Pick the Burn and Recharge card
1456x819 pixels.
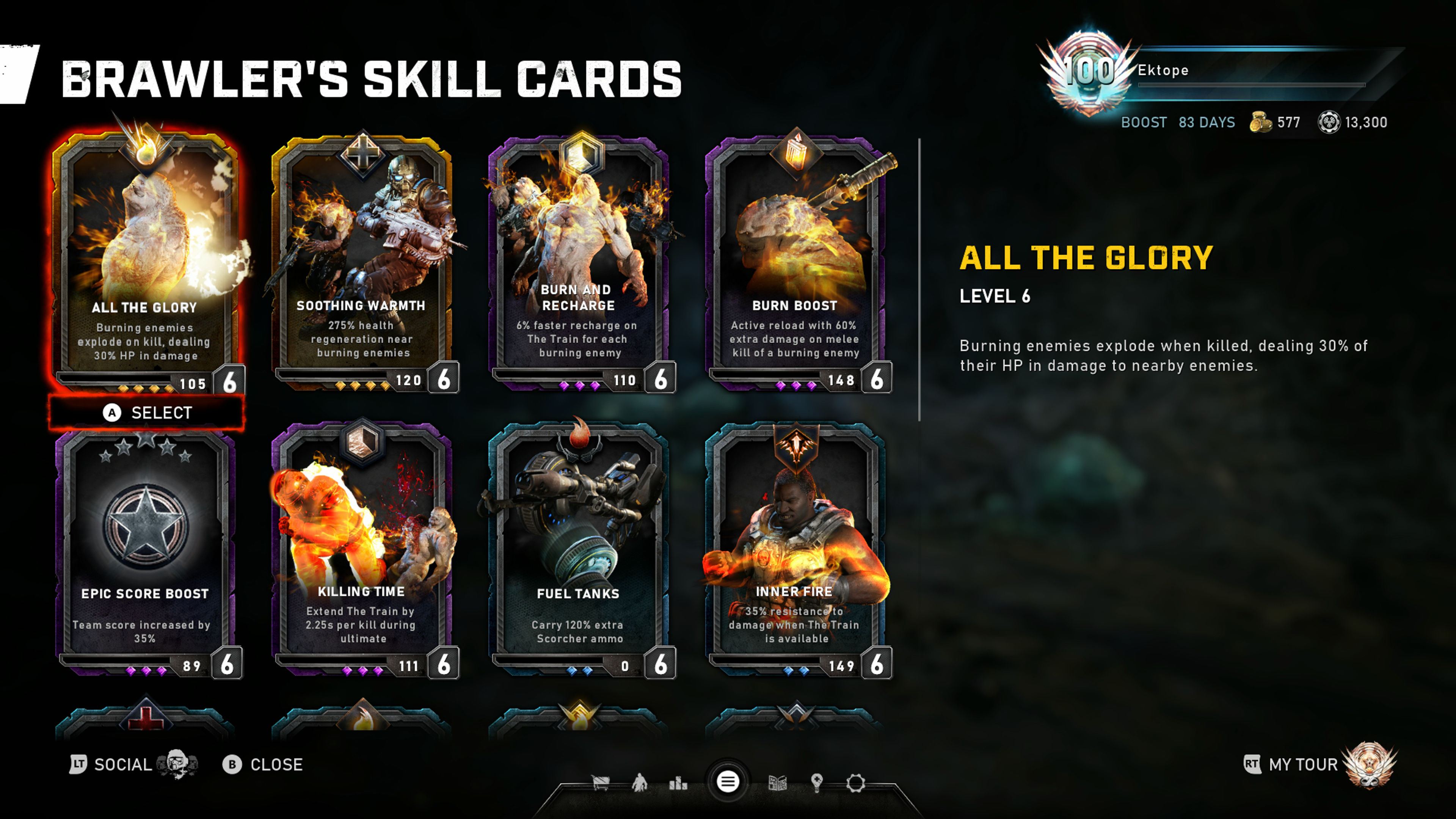(x=579, y=260)
